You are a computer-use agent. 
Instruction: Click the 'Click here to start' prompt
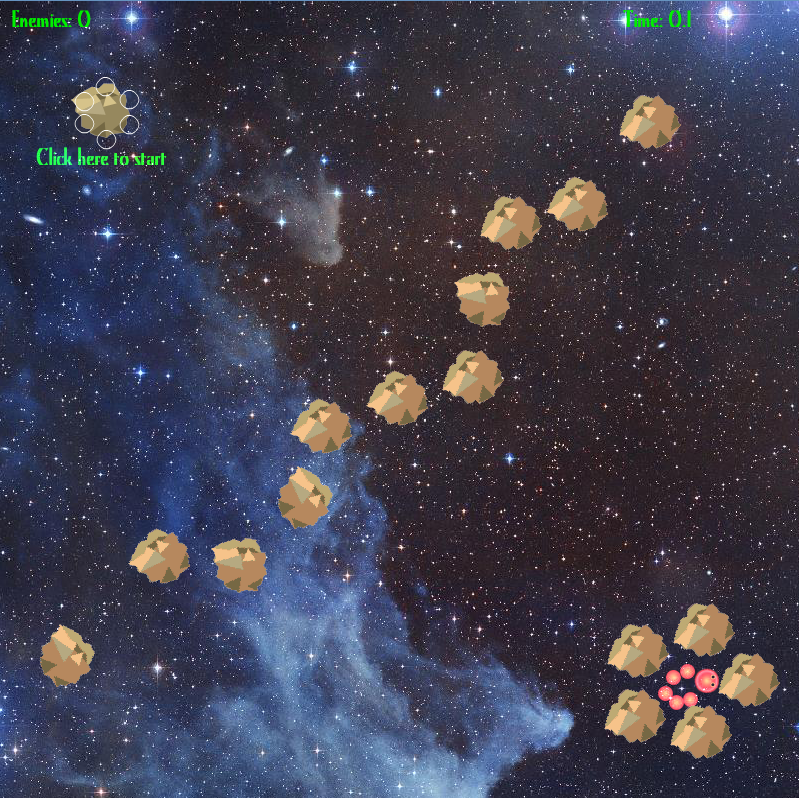click(101, 158)
